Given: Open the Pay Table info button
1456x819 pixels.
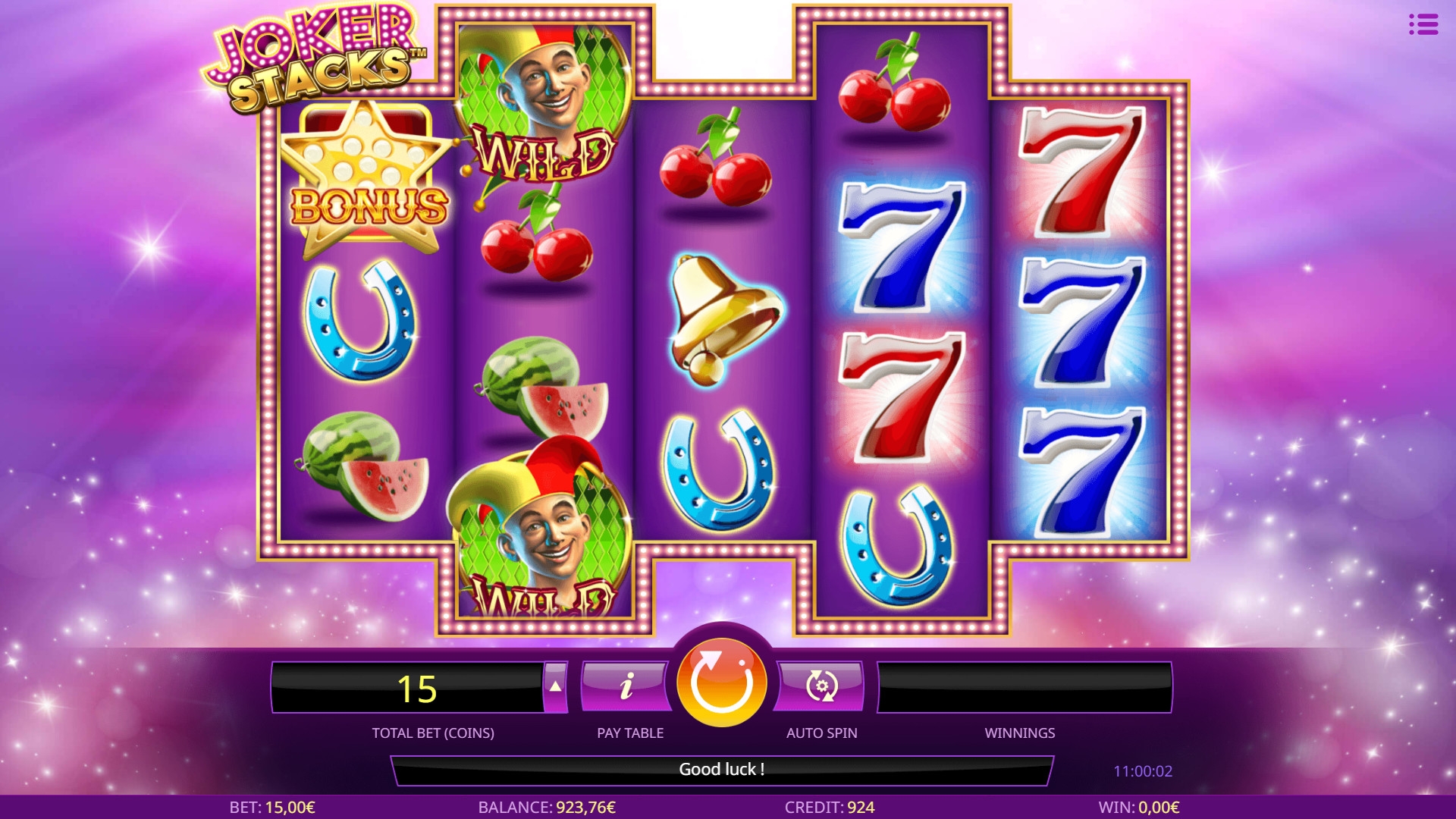Looking at the screenshot, I should pos(626,687).
